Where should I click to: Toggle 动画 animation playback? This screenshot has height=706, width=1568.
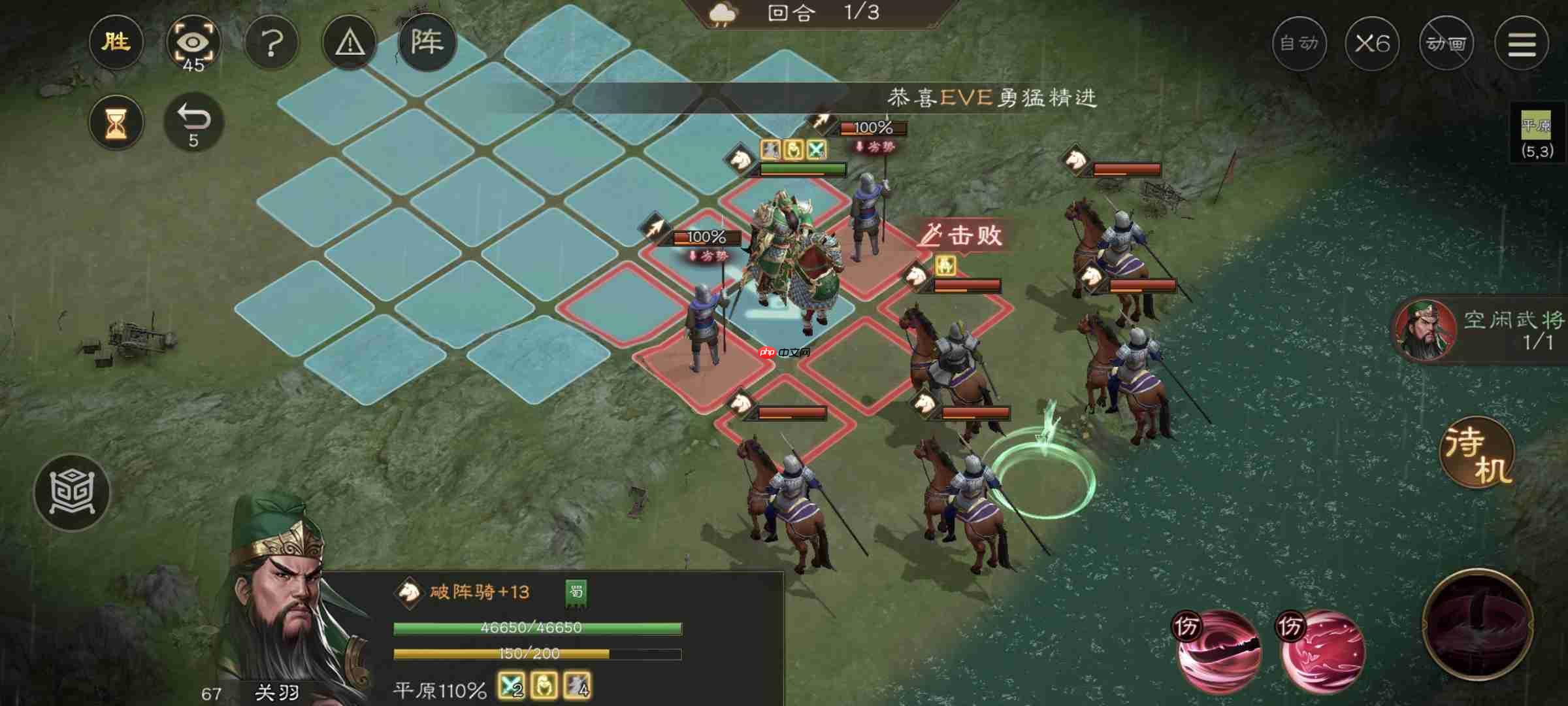[x=1447, y=43]
